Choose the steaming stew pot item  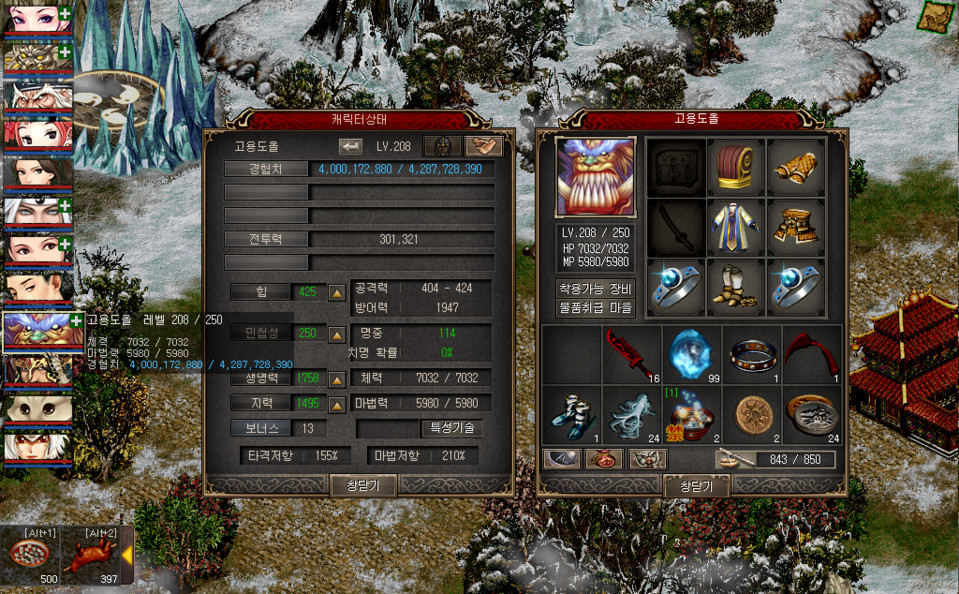coord(691,414)
